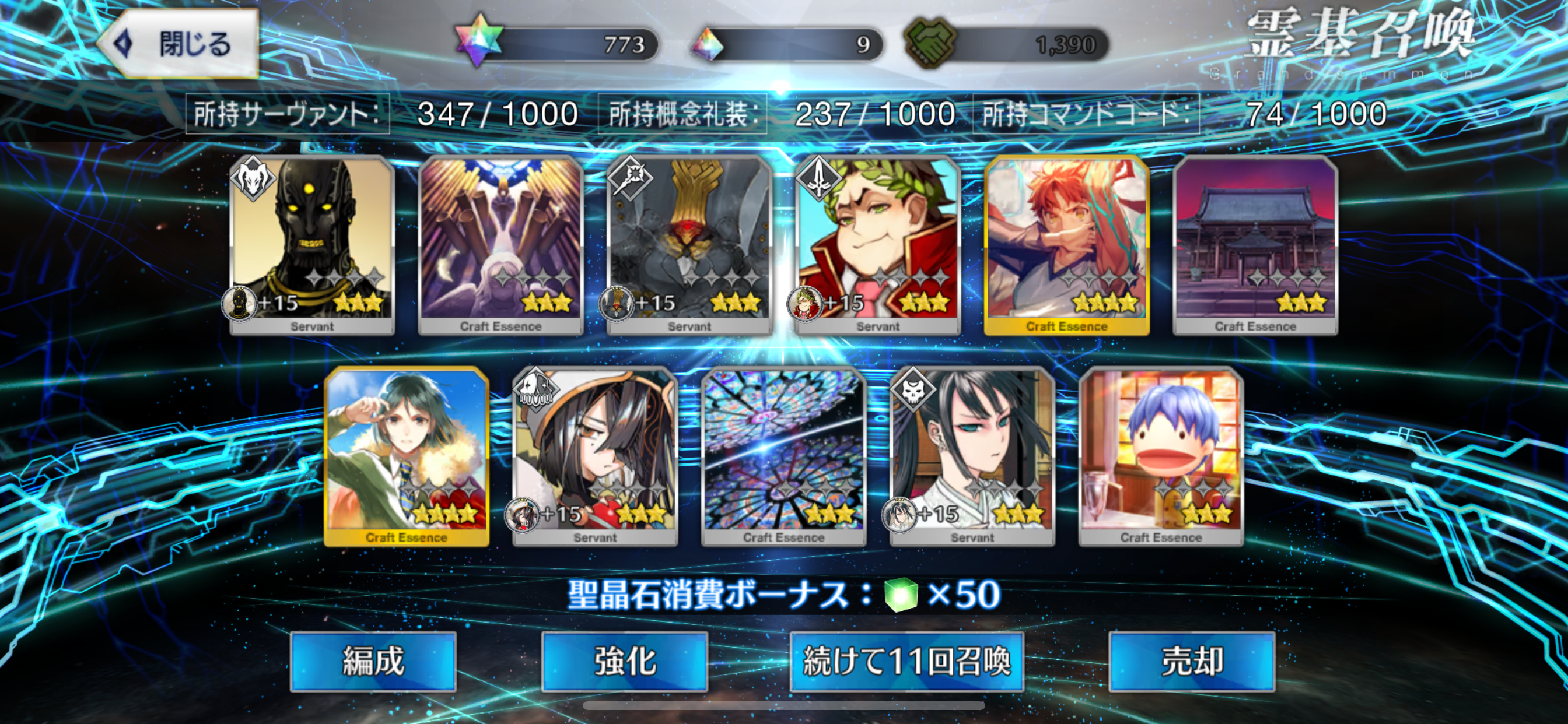Go to the 強化 enhancement screen

tap(624, 660)
